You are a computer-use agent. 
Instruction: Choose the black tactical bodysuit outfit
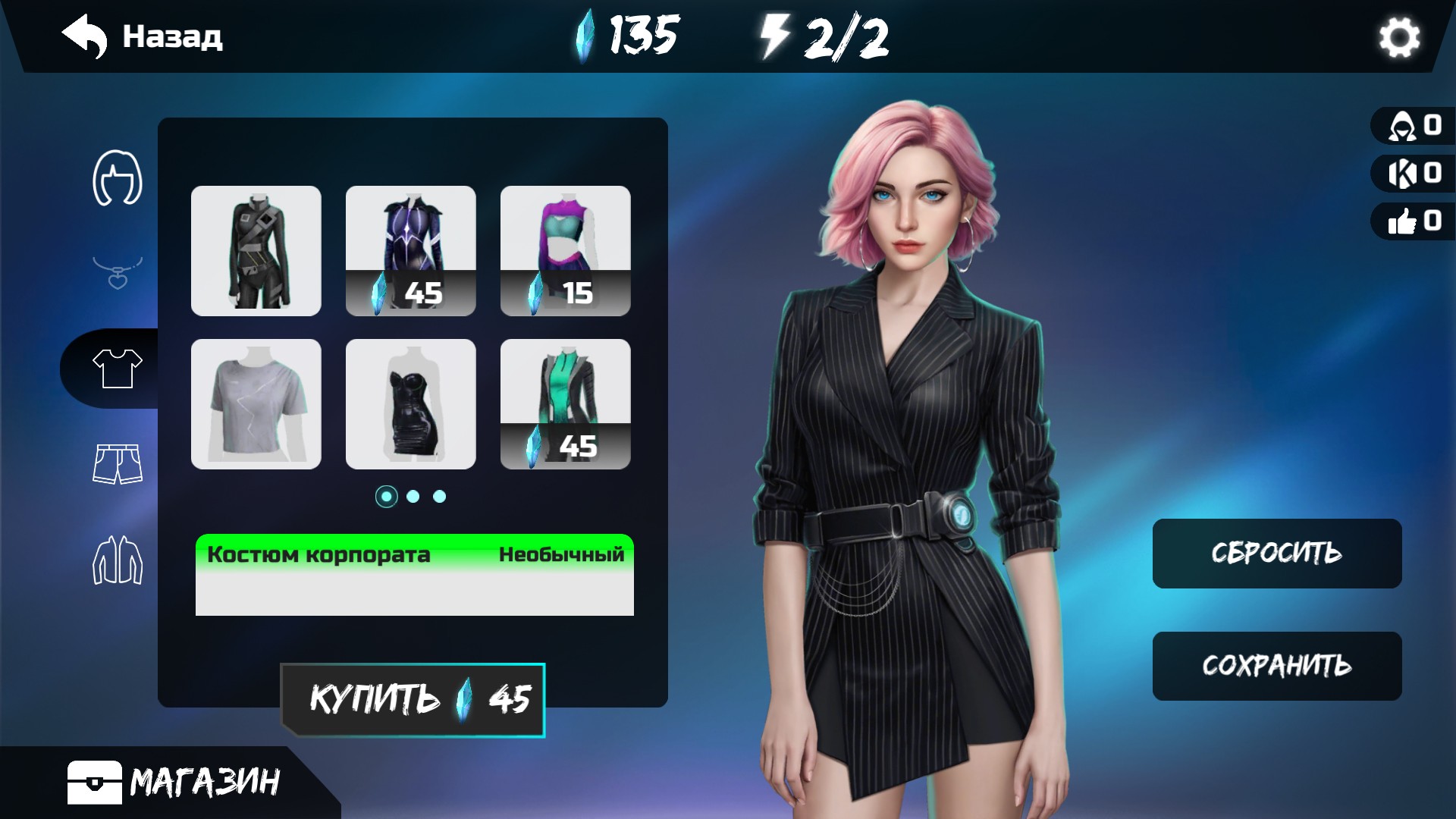pyautogui.click(x=256, y=251)
